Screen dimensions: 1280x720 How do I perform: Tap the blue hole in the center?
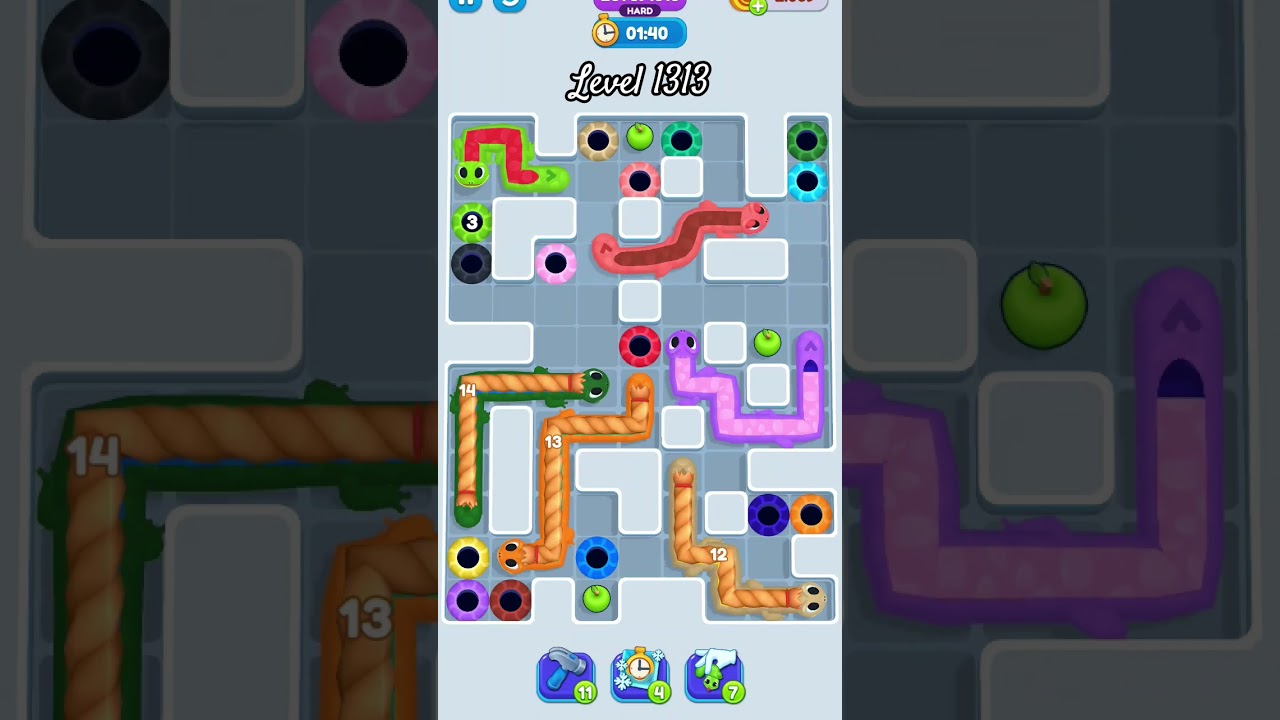pos(596,558)
